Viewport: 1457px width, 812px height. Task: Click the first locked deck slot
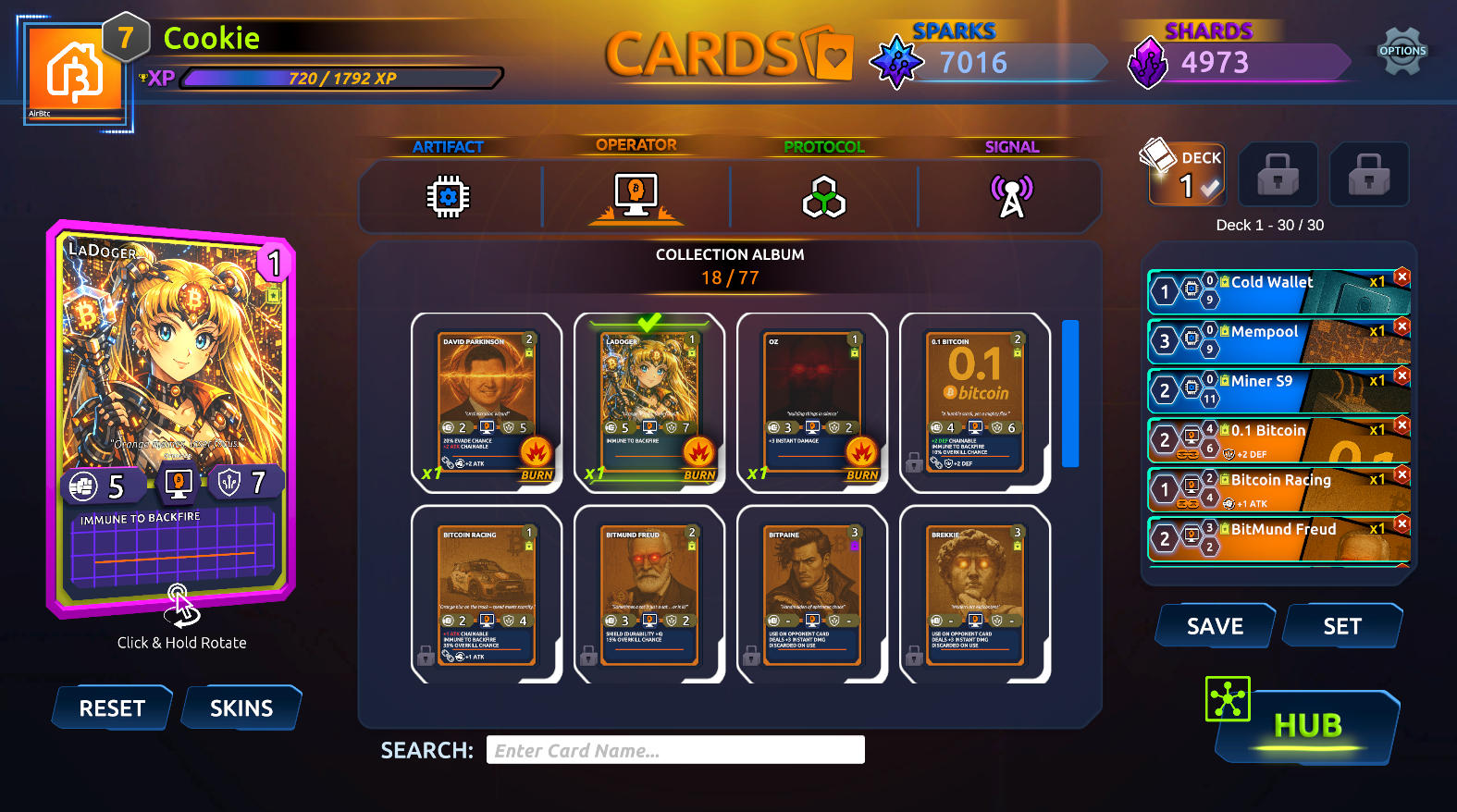[x=1279, y=174]
